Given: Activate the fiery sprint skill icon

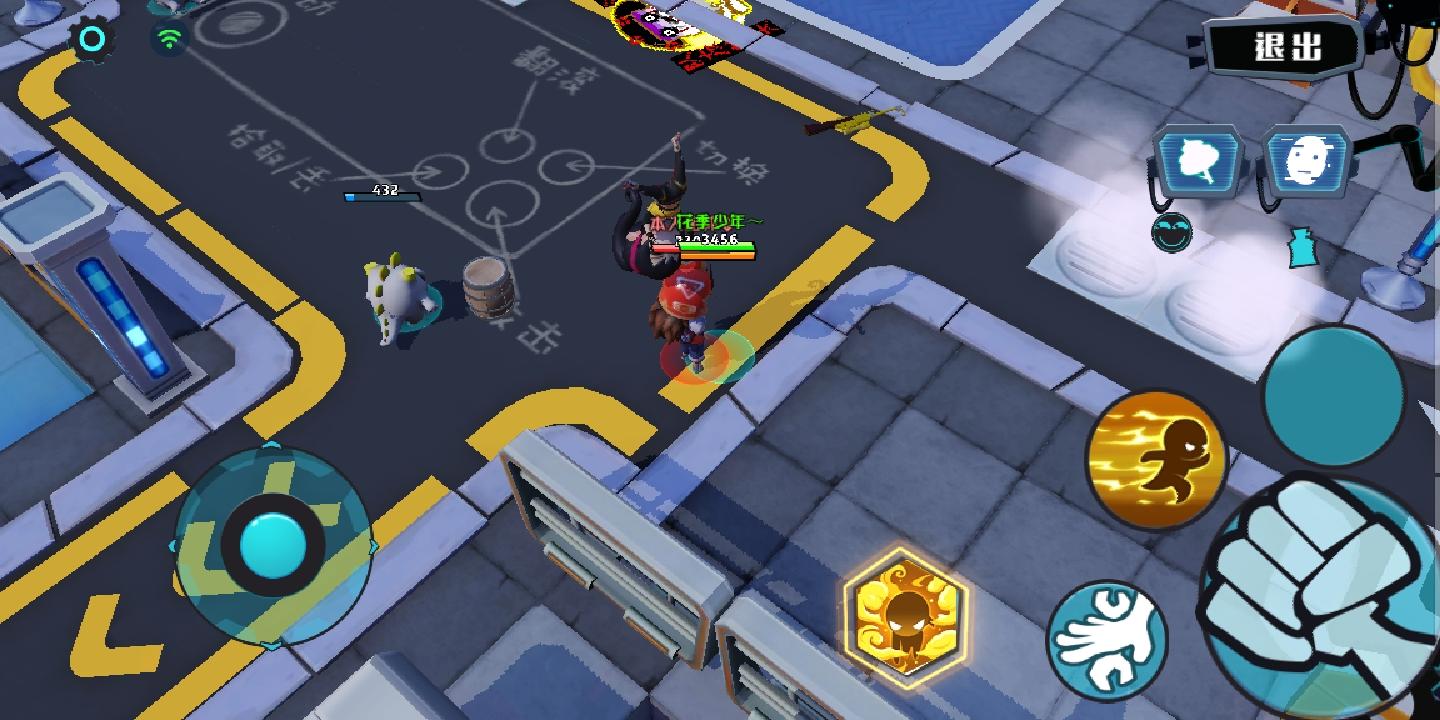Looking at the screenshot, I should point(1160,458).
